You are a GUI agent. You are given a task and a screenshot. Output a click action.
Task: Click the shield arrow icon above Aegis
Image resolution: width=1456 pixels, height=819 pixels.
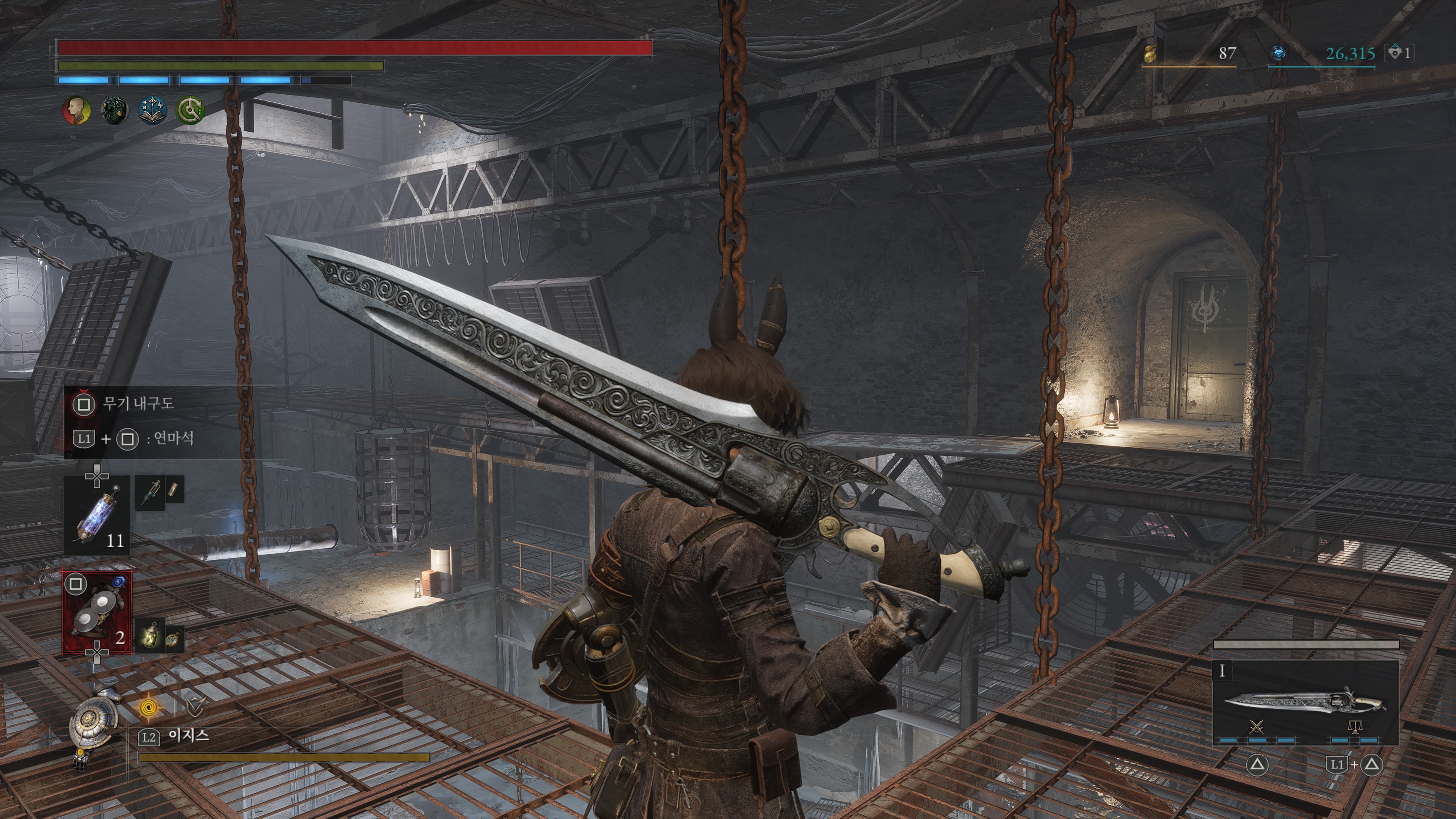[x=195, y=706]
